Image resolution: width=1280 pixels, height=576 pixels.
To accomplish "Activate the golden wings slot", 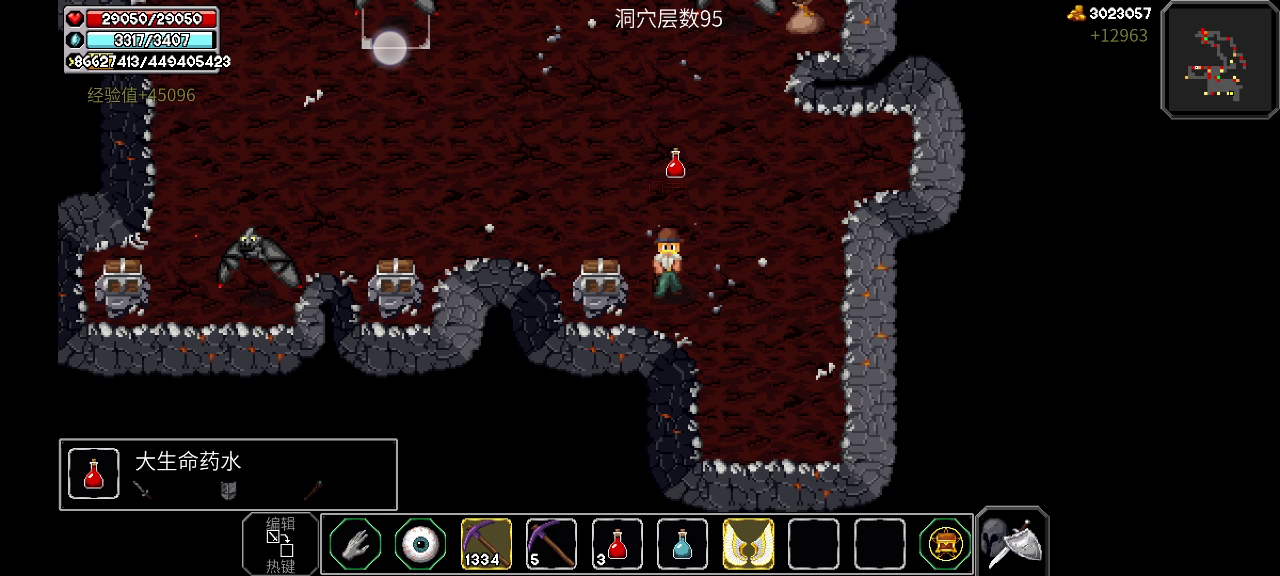I will pos(748,544).
